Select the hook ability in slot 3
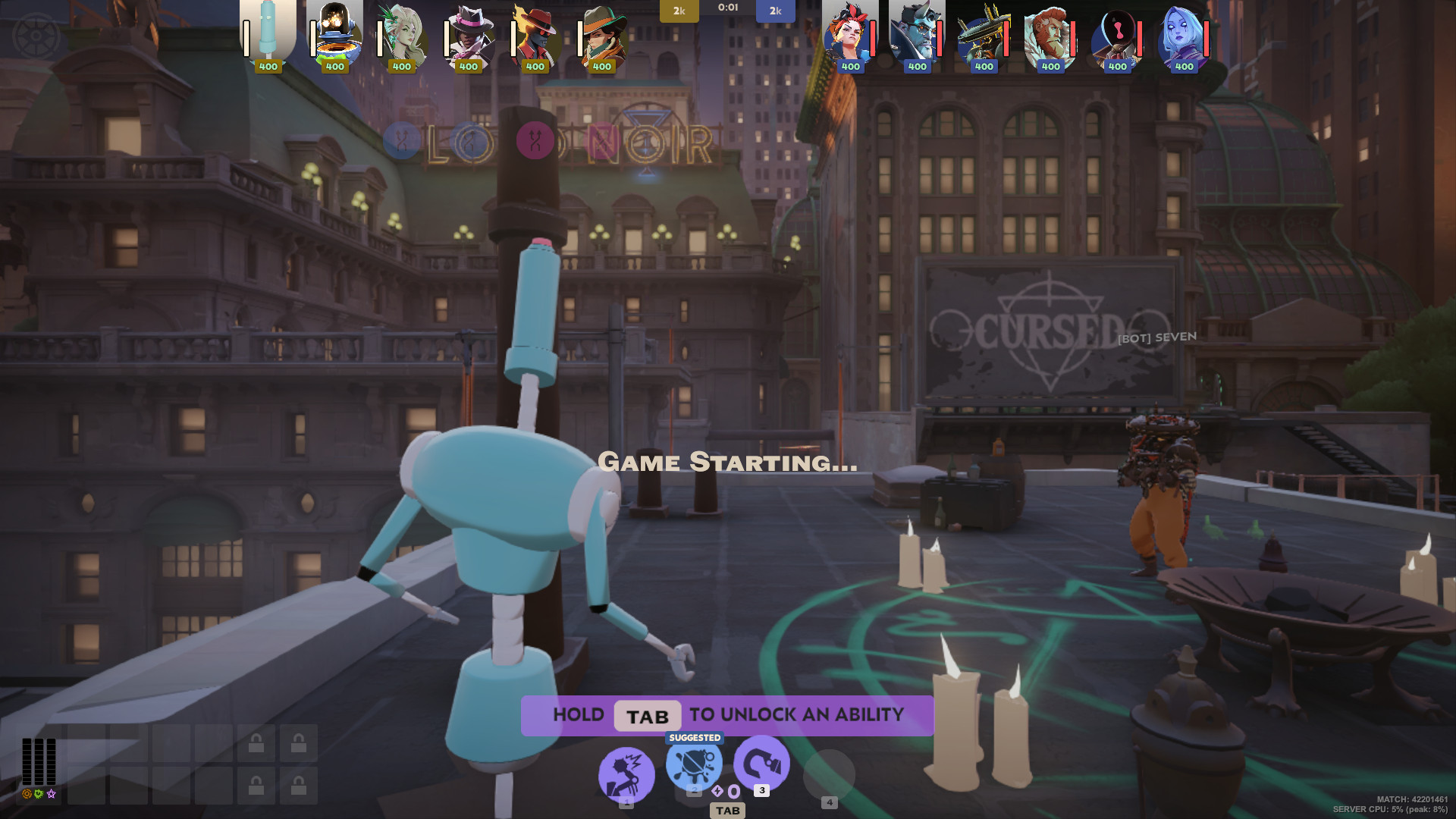The width and height of the screenshot is (1456, 819). coord(761,763)
